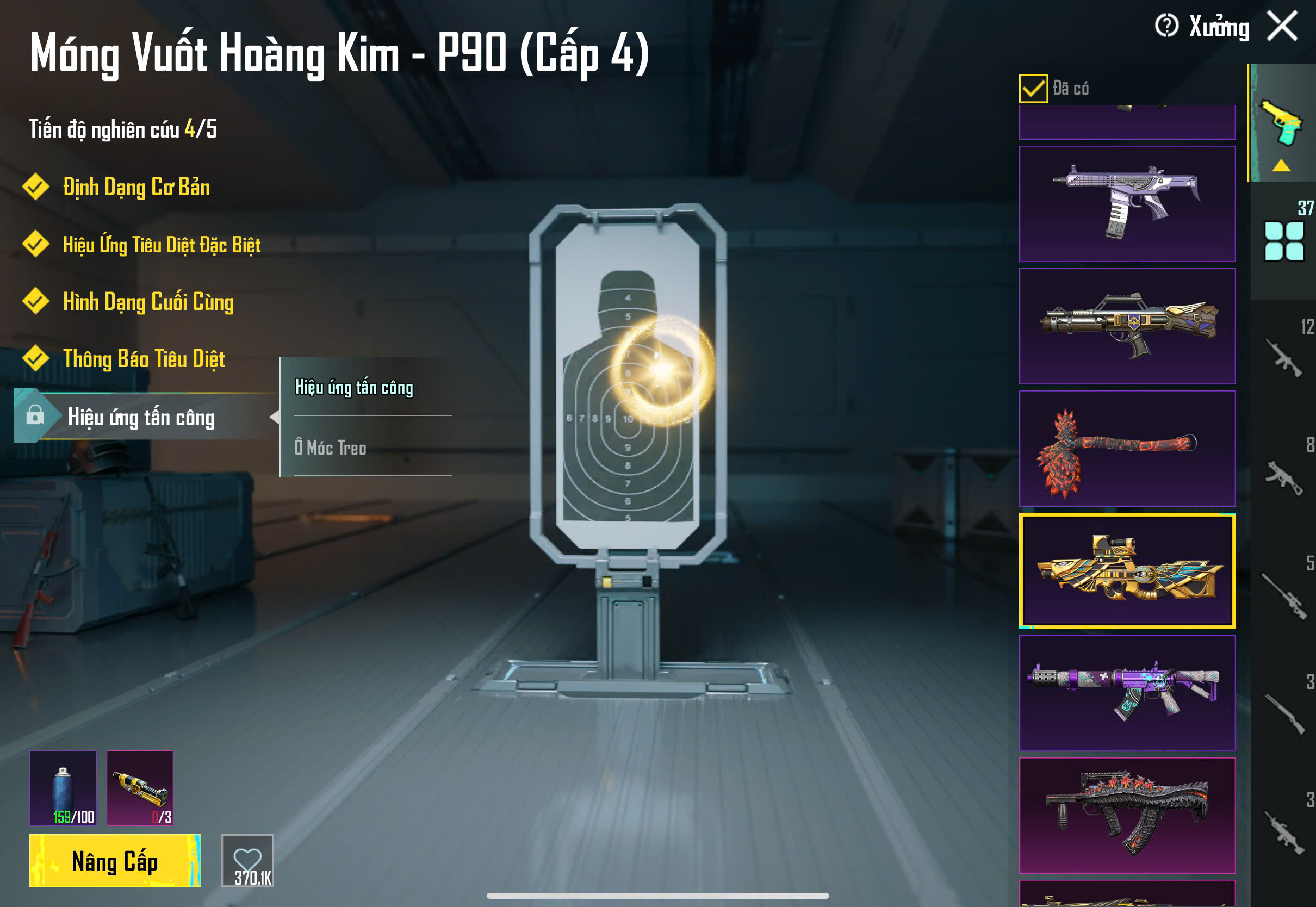Inspect the golden weapon part material slot

tap(140, 788)
